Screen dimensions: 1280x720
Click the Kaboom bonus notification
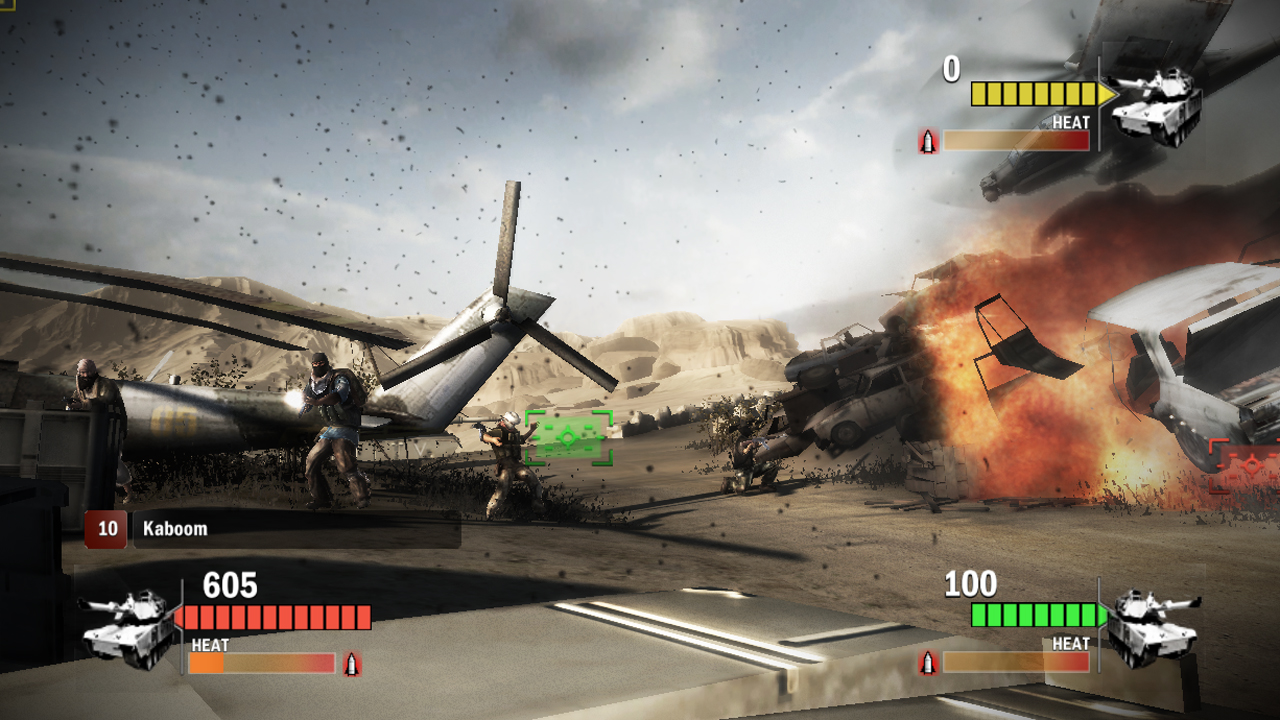point(272,529)
